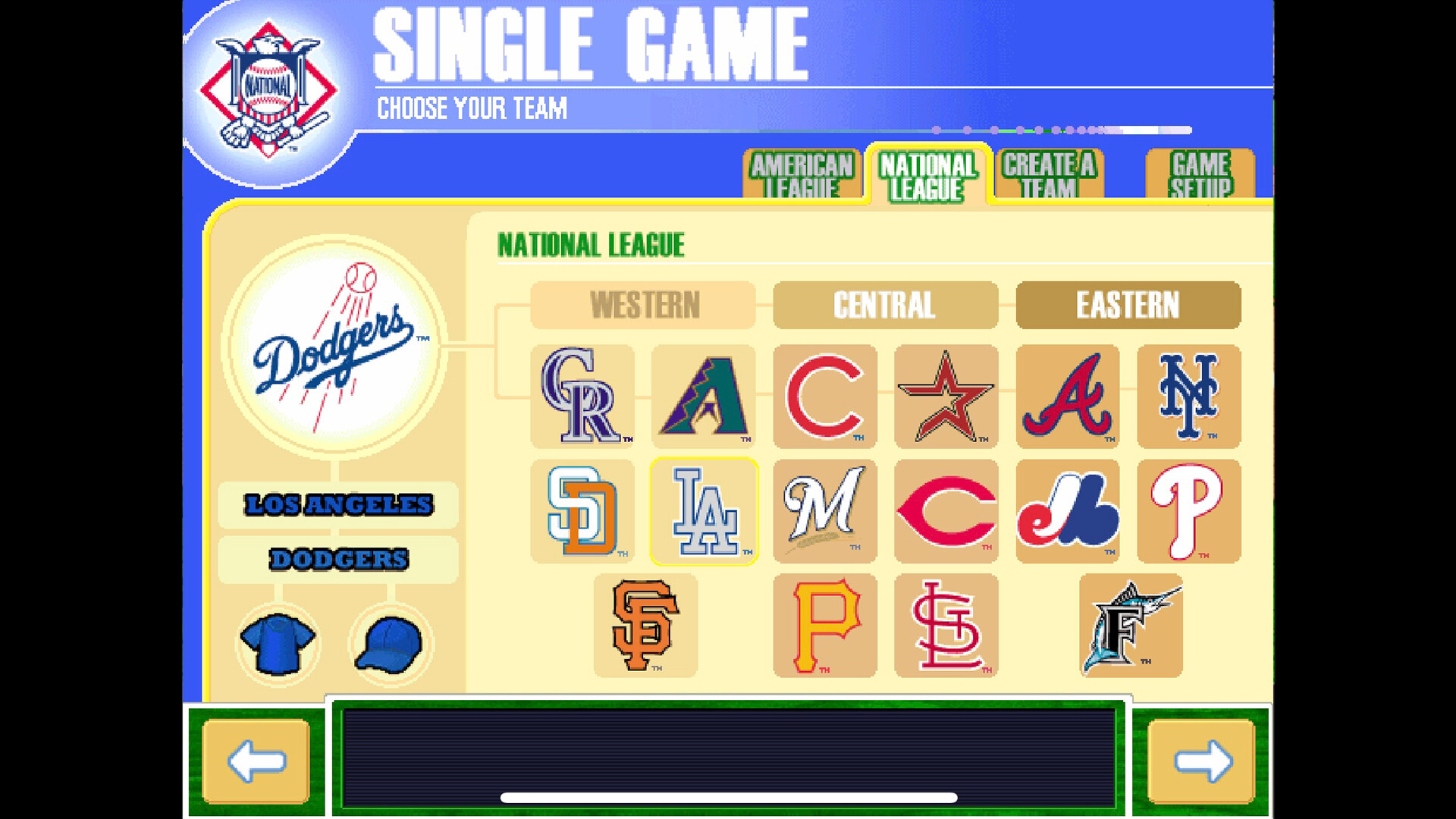Open the Create A Team tab
Viewport: 1456px width, 819px height.
[x=1049, y=174]
